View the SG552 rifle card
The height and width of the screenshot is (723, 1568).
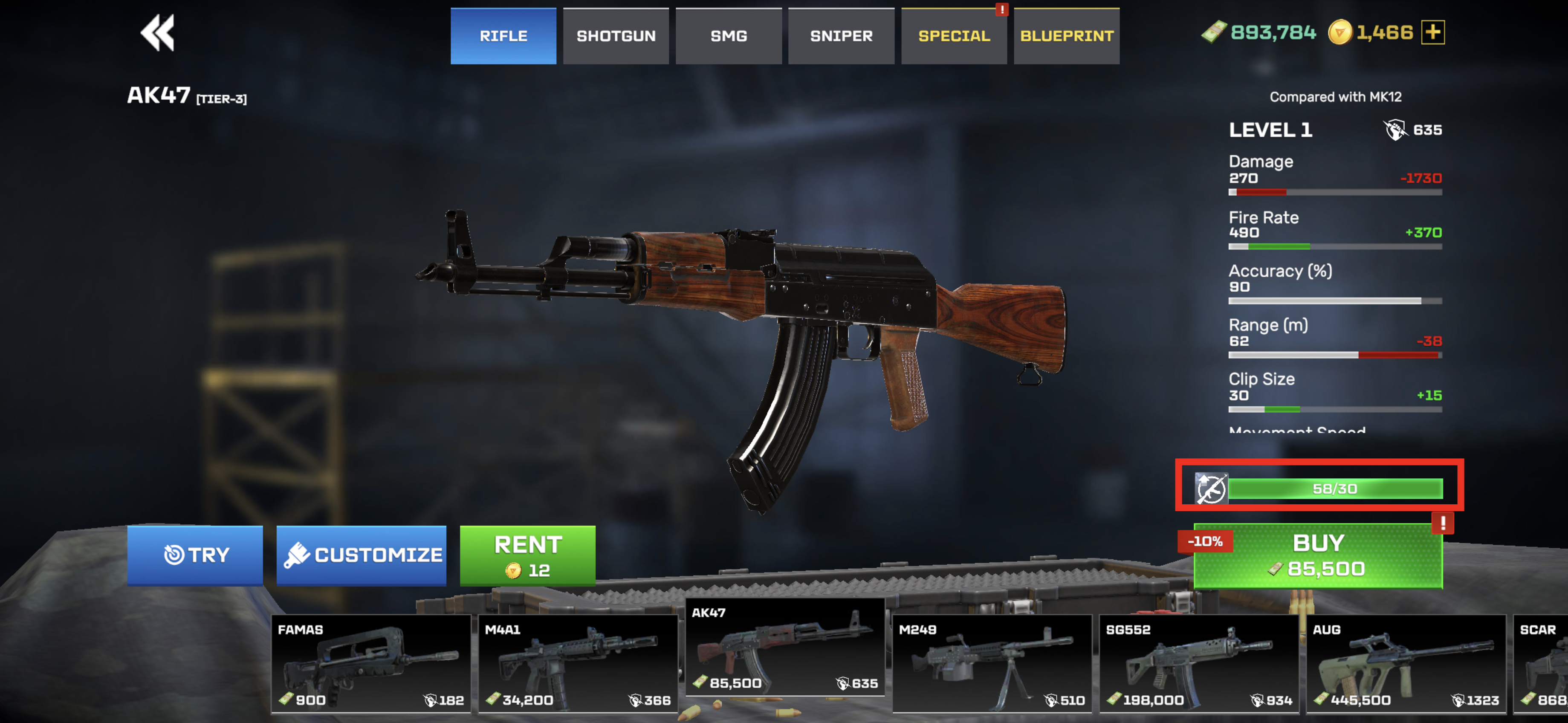[1198, 663]
